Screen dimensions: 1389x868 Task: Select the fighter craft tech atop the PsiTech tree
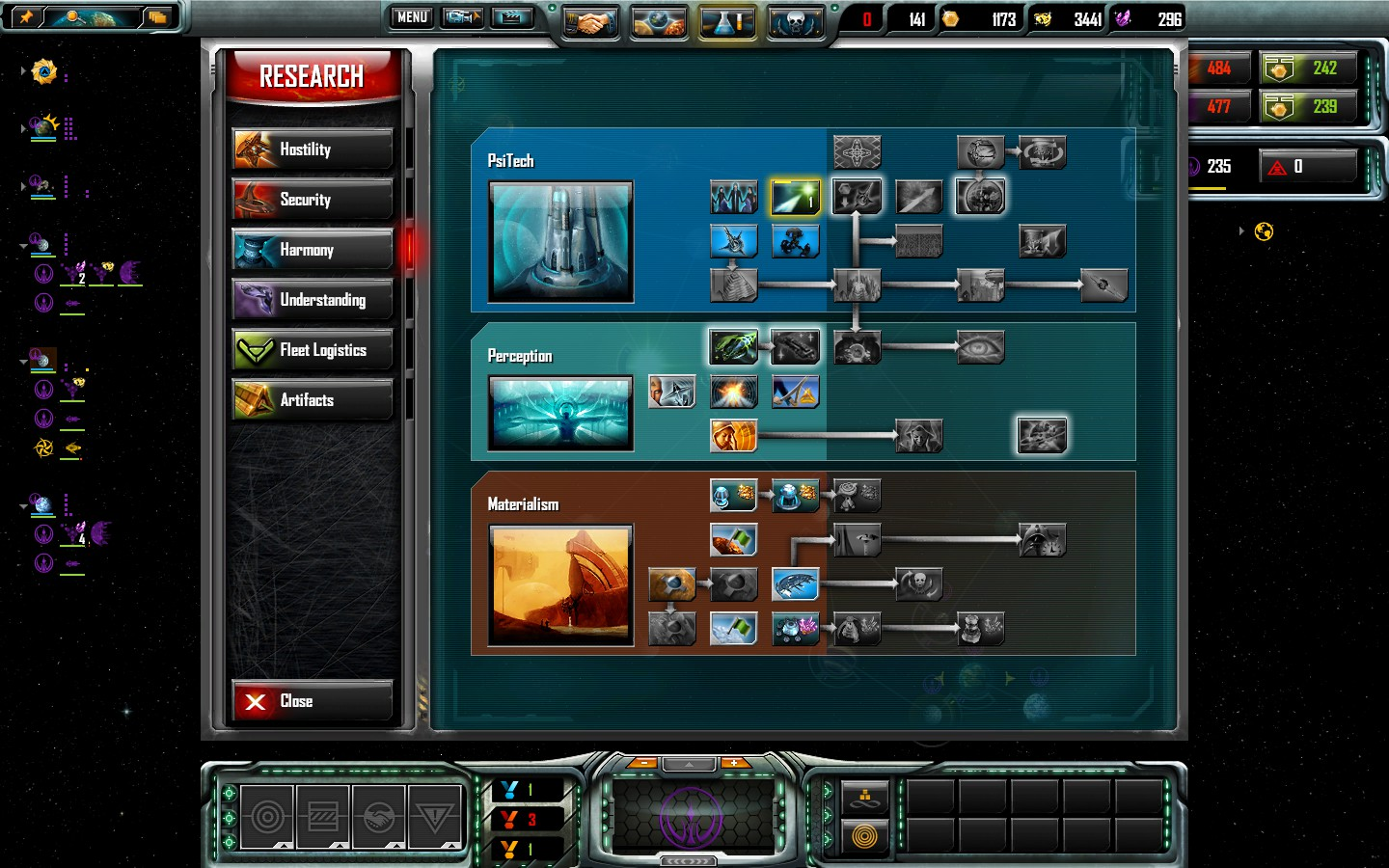click(x=857, y=151)
